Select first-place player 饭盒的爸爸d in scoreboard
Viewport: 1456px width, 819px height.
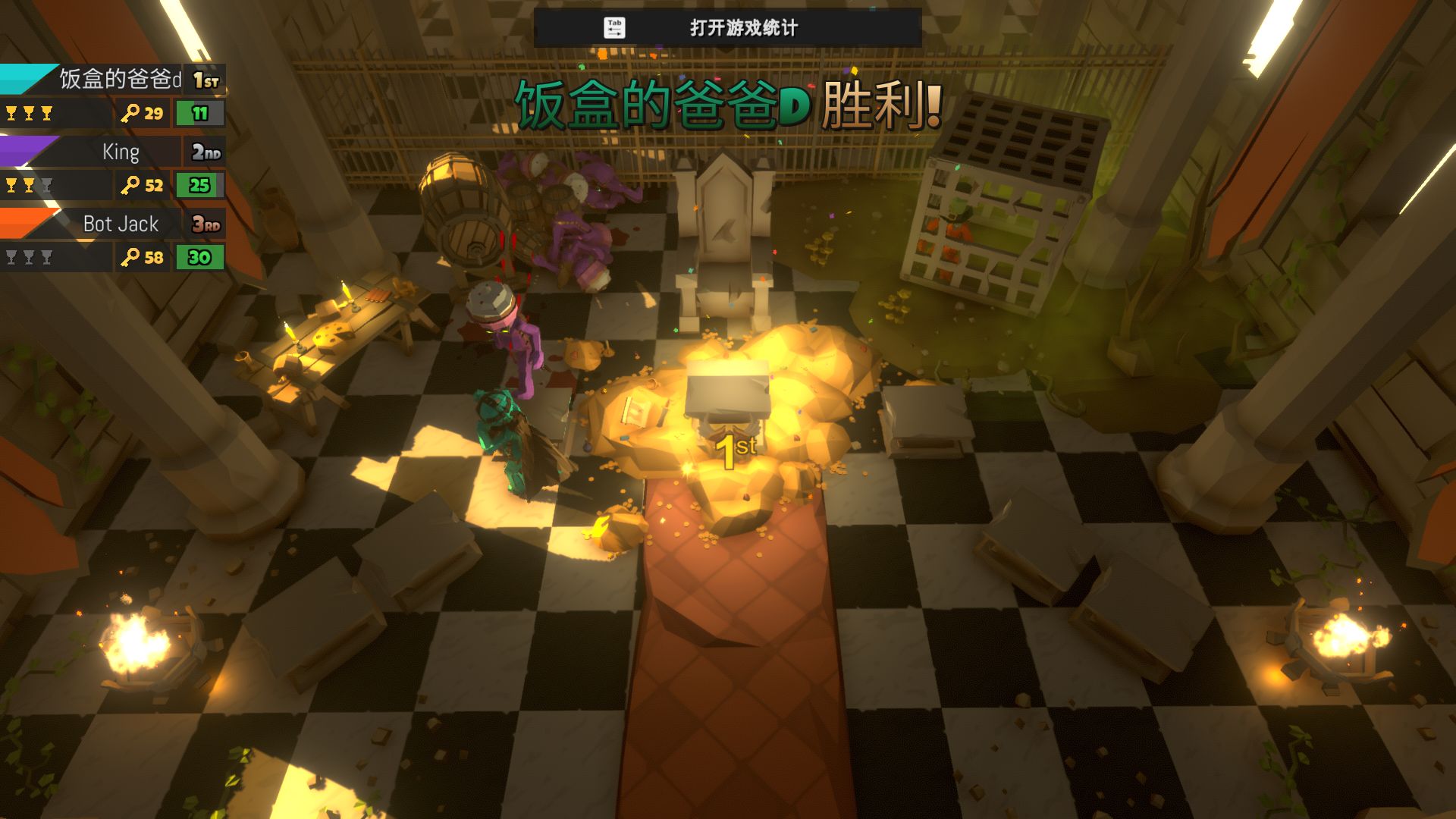120,79
